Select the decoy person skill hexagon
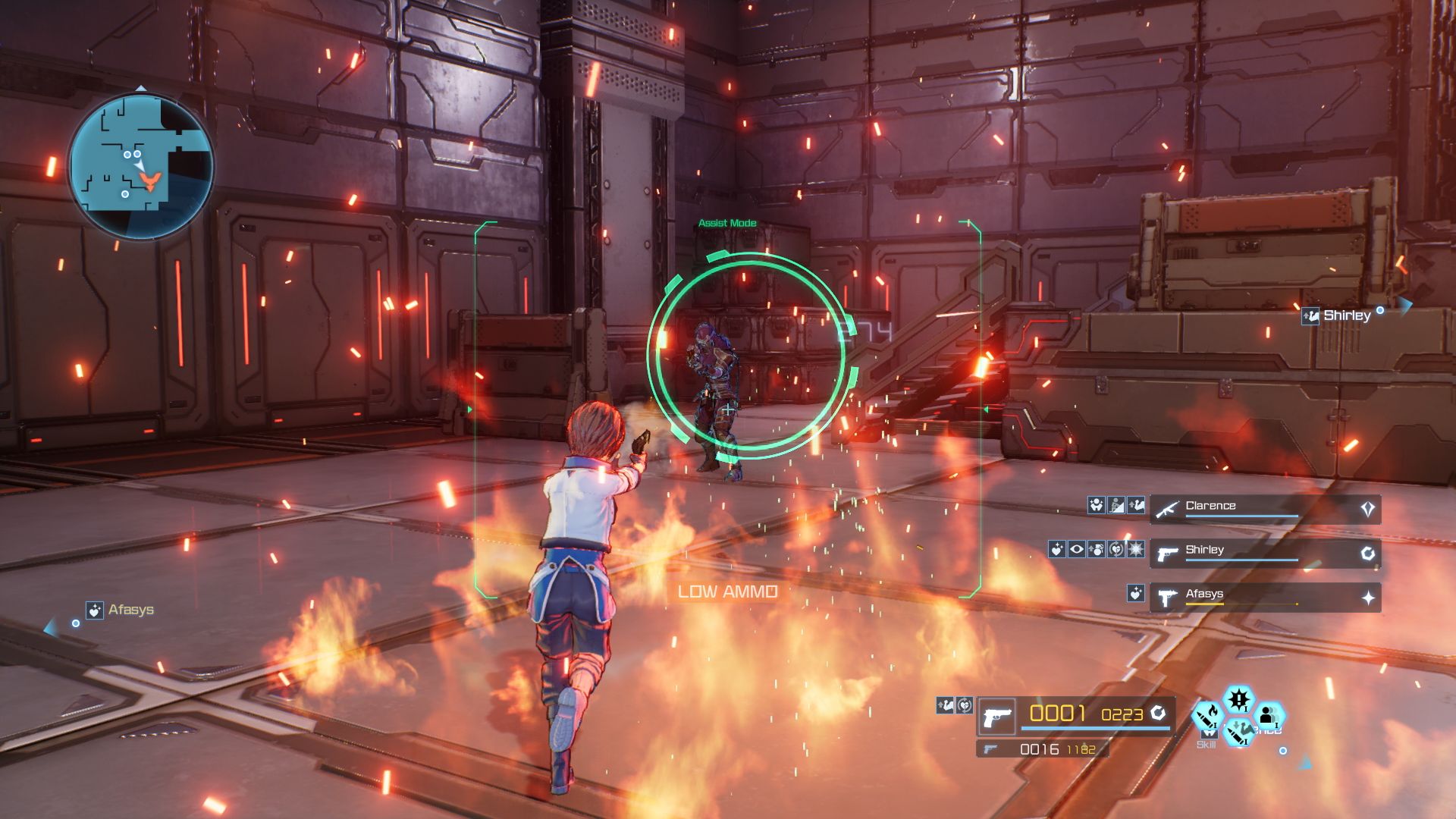The image size is (1456, 819). click(1269, 715)
